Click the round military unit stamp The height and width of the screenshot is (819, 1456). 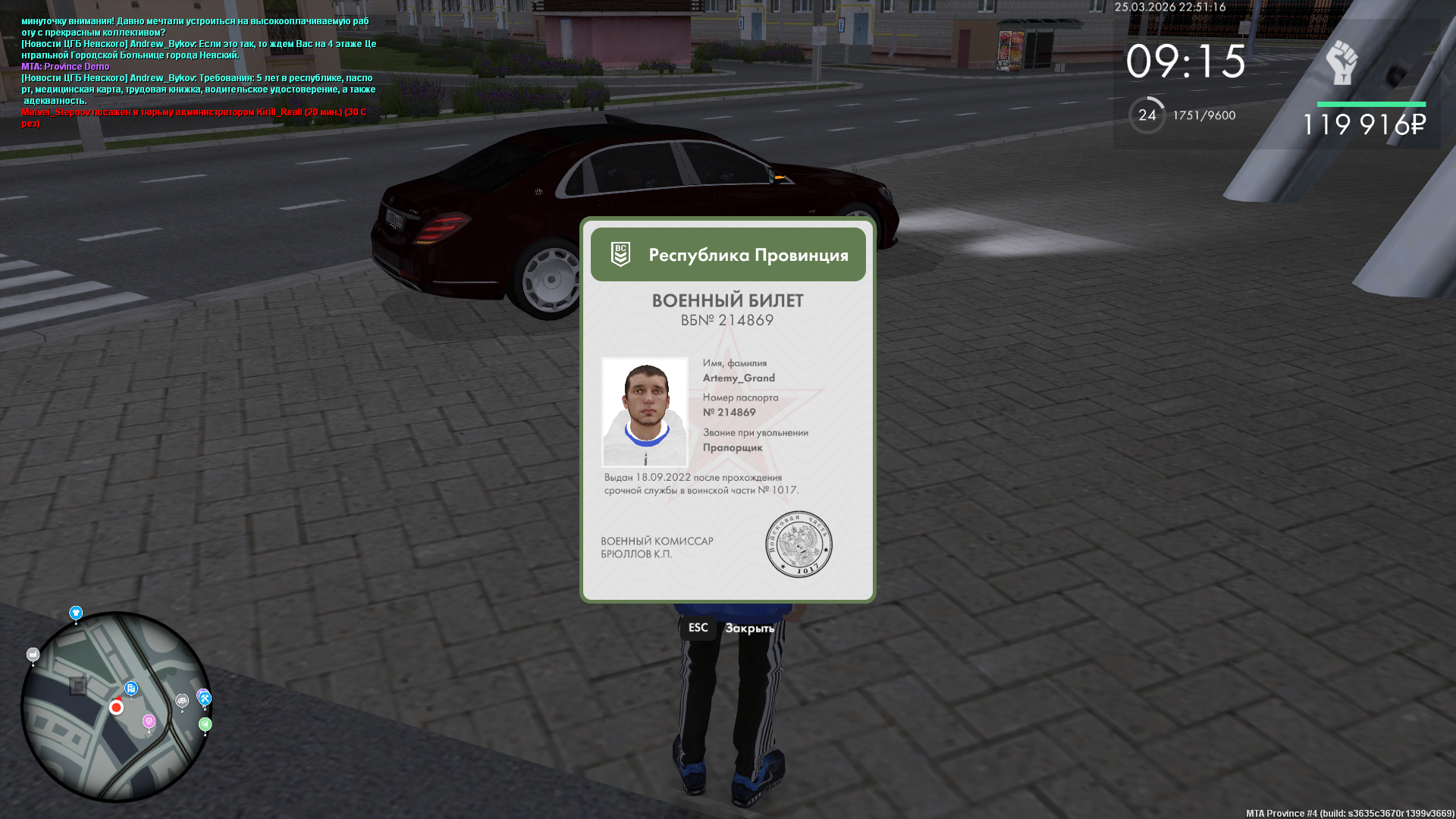tap(799, 544)
